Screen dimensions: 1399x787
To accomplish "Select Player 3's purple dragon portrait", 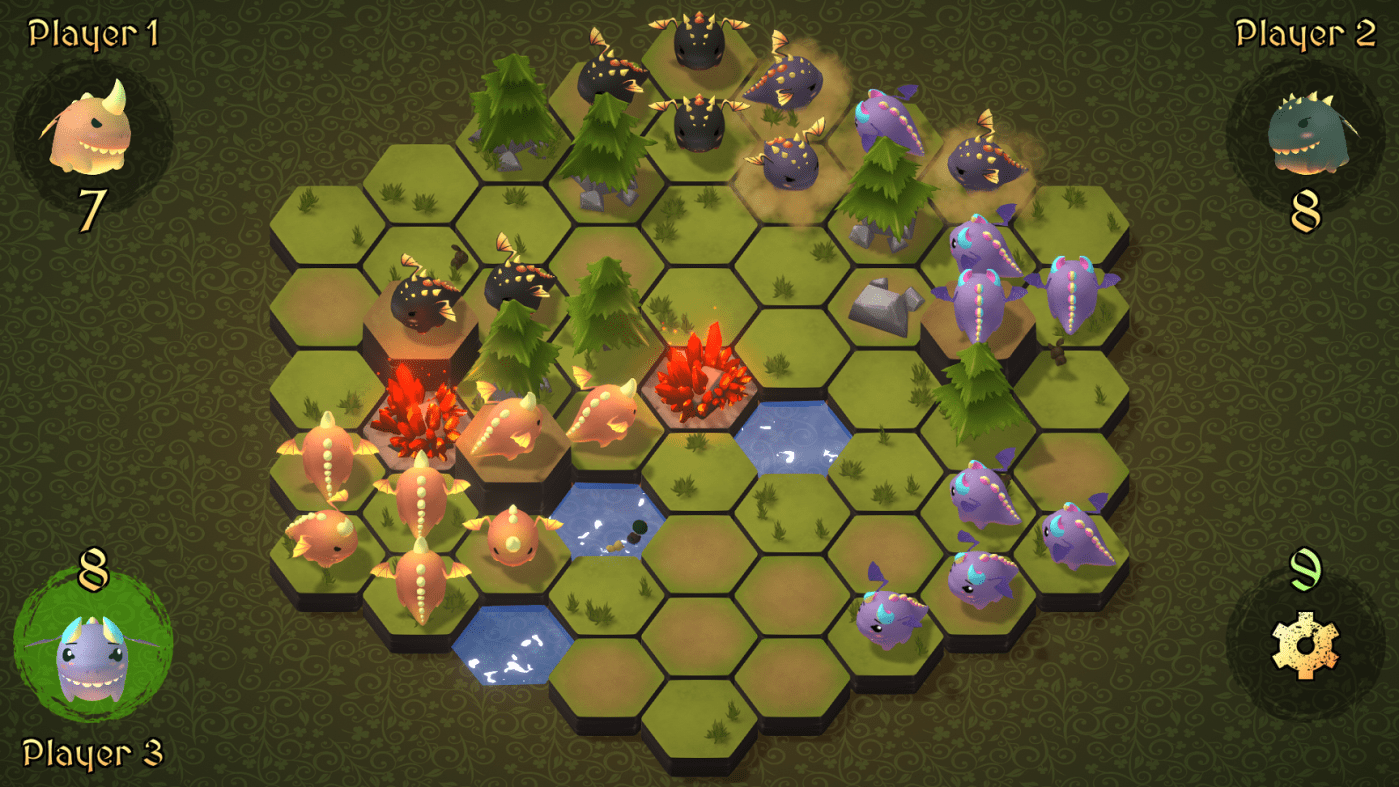I will [x=91, y=658].
